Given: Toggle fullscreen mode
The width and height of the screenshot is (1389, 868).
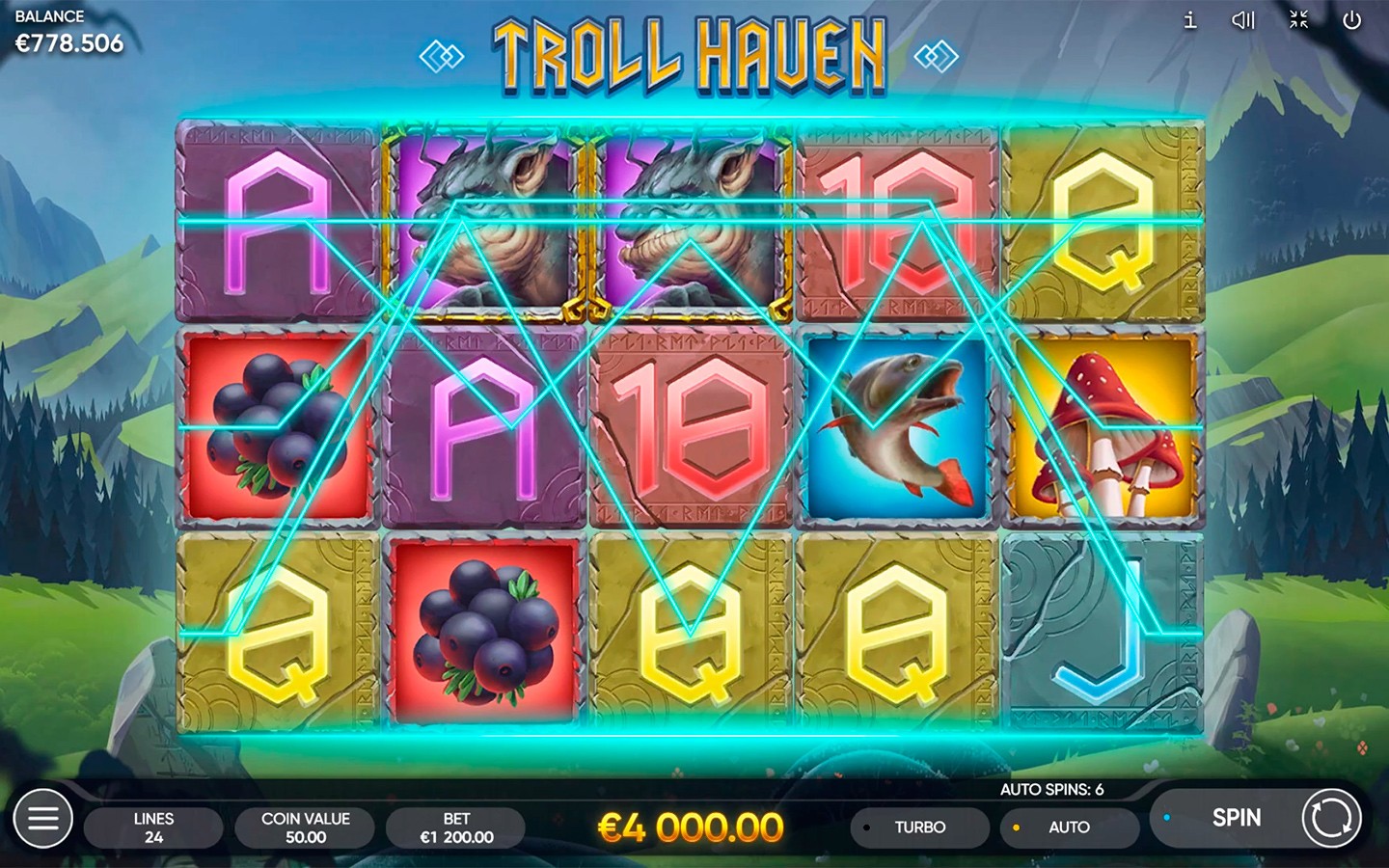Looking at the screenshot, I should point(1298,20).
